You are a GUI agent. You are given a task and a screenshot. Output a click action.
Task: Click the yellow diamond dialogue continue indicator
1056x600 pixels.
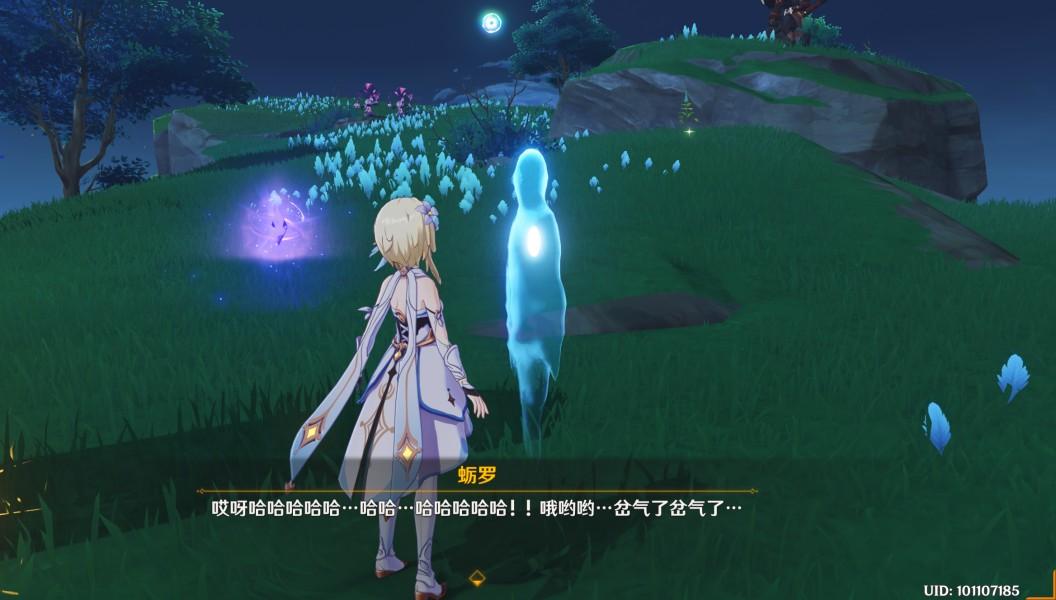(x=477, y=577)
